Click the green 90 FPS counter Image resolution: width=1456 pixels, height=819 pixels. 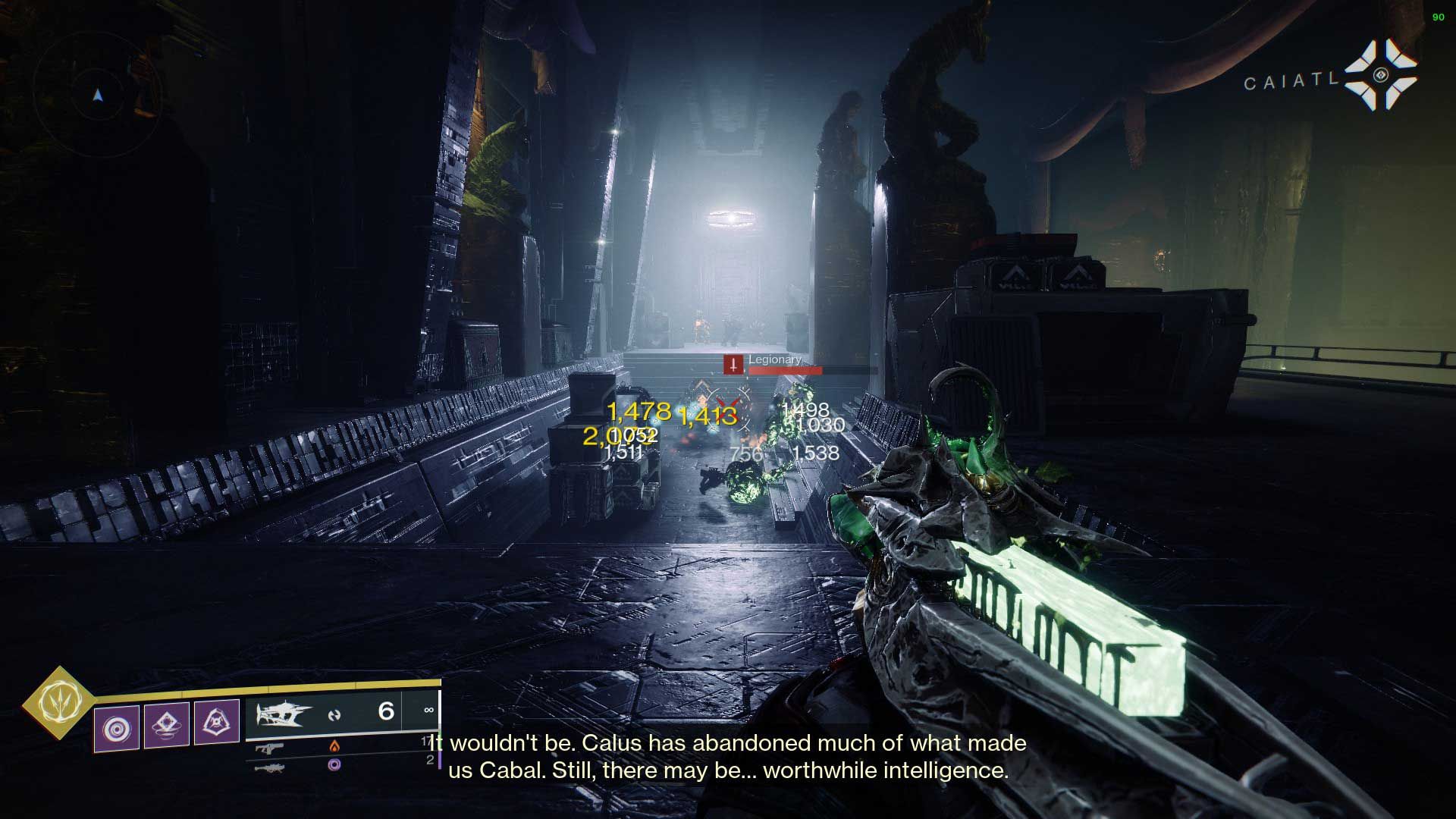click(1439, 17)
